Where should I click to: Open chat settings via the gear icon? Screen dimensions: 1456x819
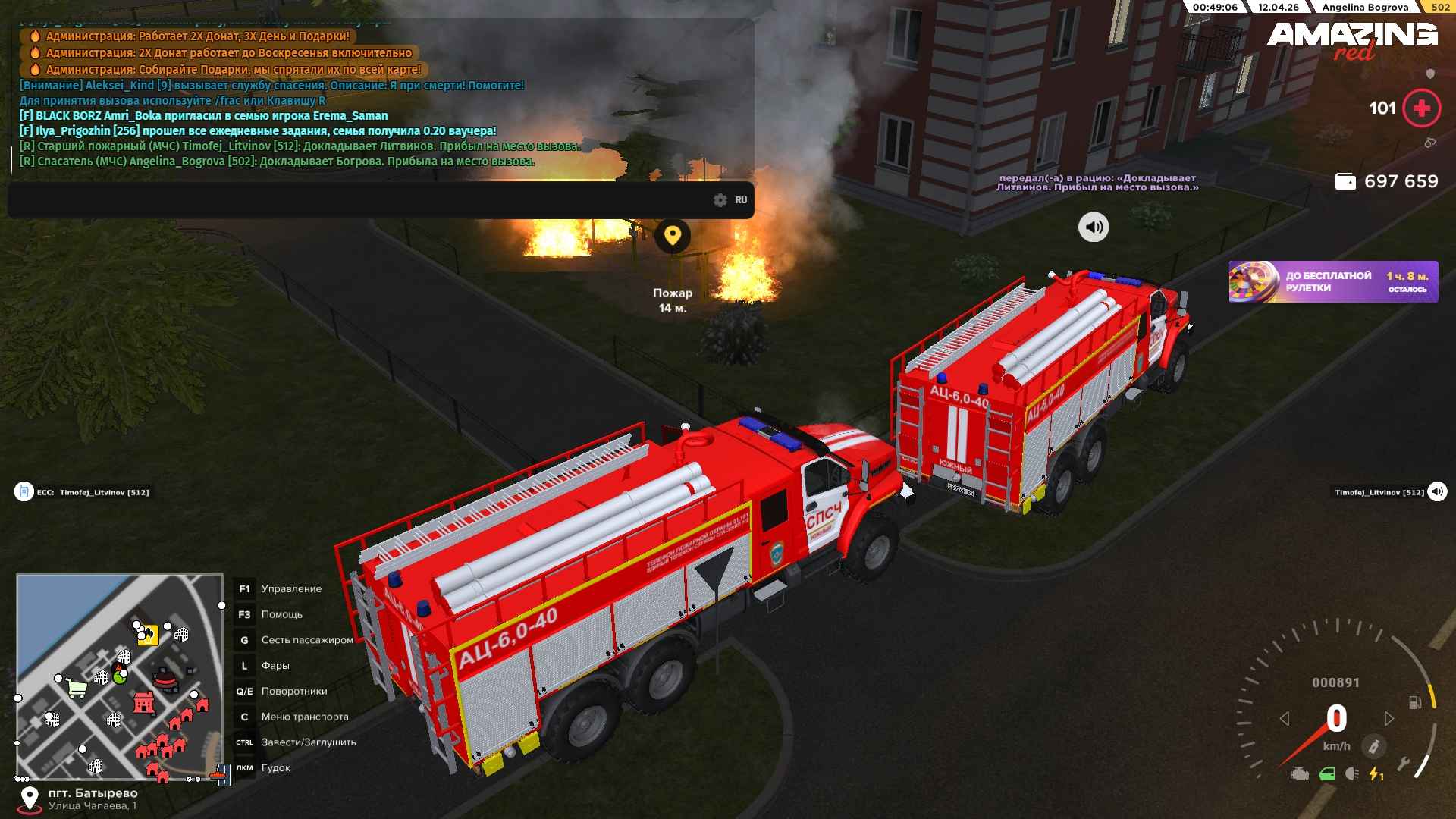coord(720,200)
